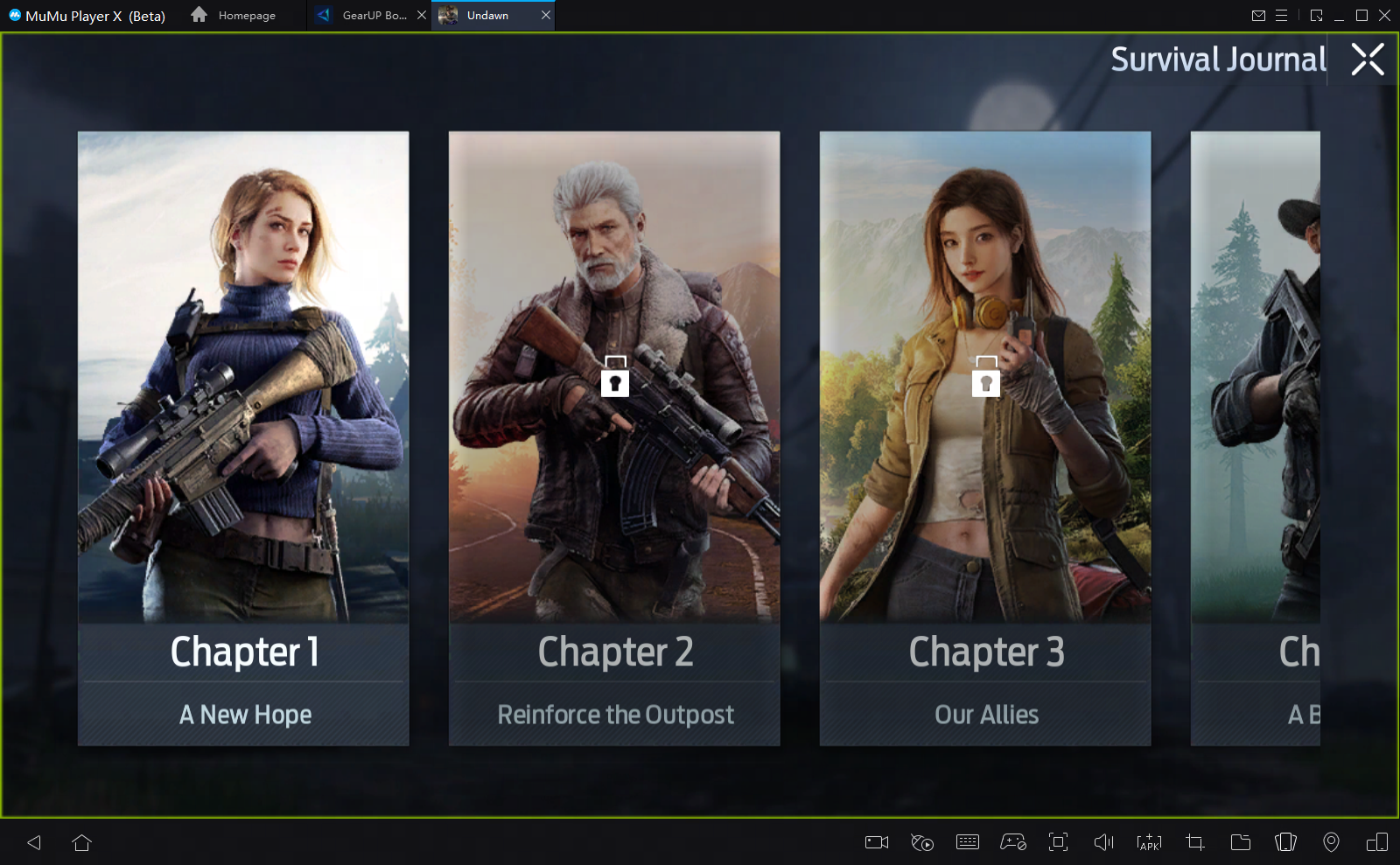Start the operation macro recorder
Screen dimensions: 1400x865
click(x=922, y=842)
